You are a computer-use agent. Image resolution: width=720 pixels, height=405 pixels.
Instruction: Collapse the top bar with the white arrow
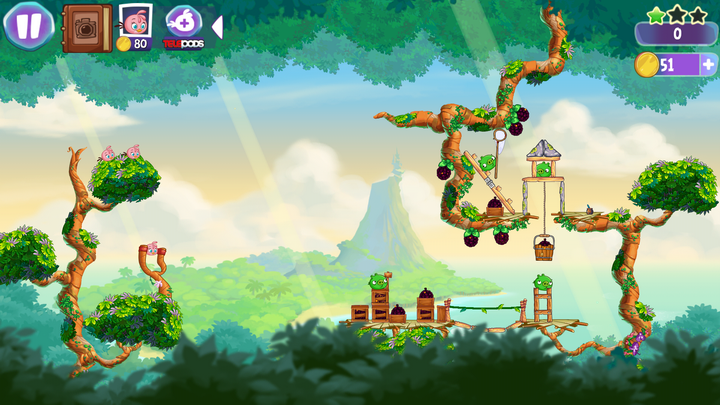click(217, 27)
